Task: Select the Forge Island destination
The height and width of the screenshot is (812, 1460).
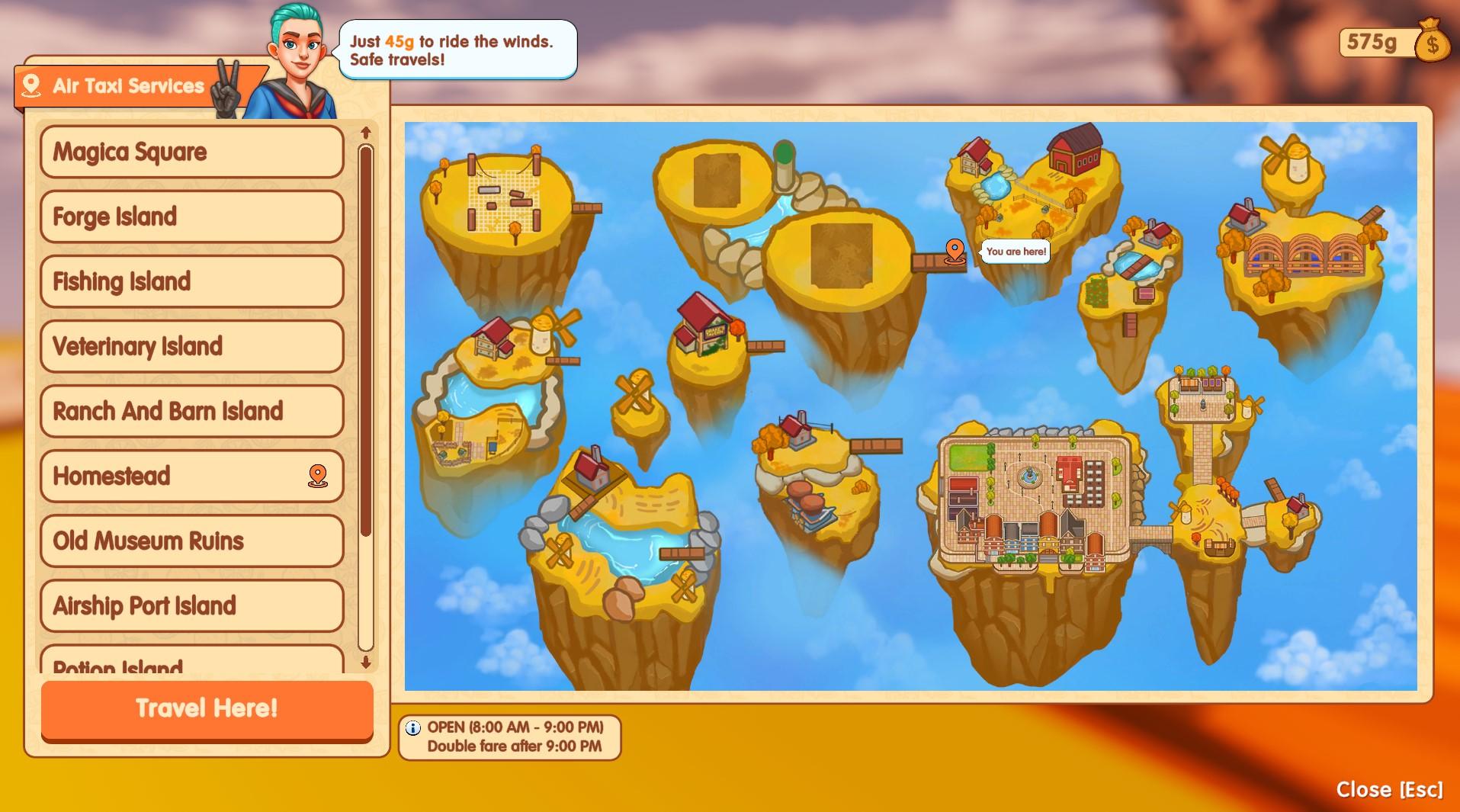Action: [x=191, y=217]
